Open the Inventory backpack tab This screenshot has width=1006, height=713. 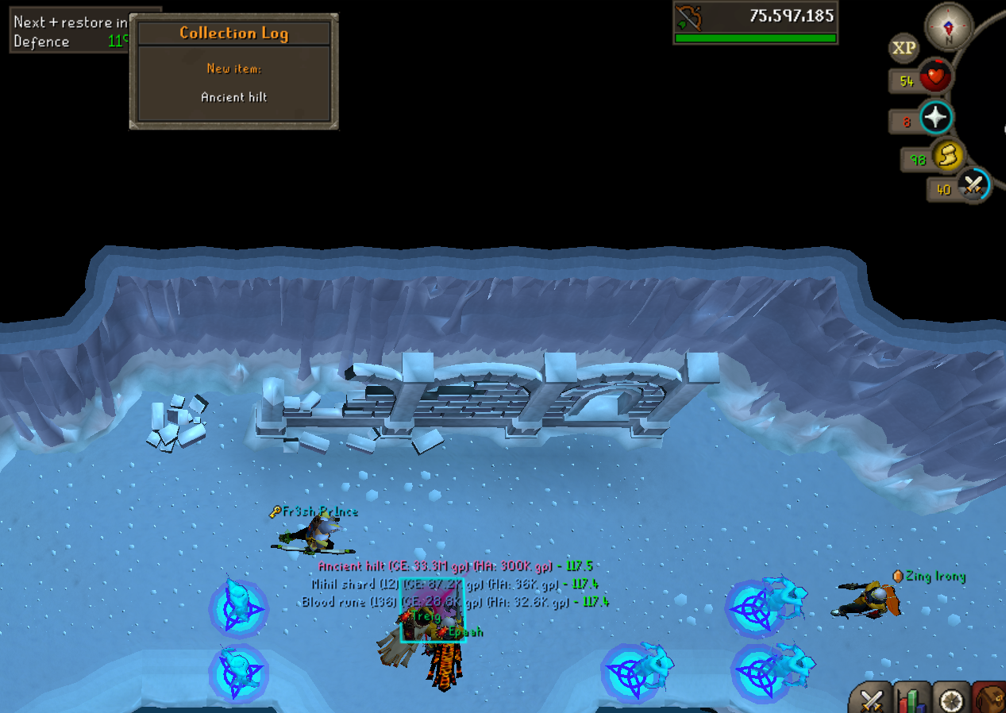(990, 699)
